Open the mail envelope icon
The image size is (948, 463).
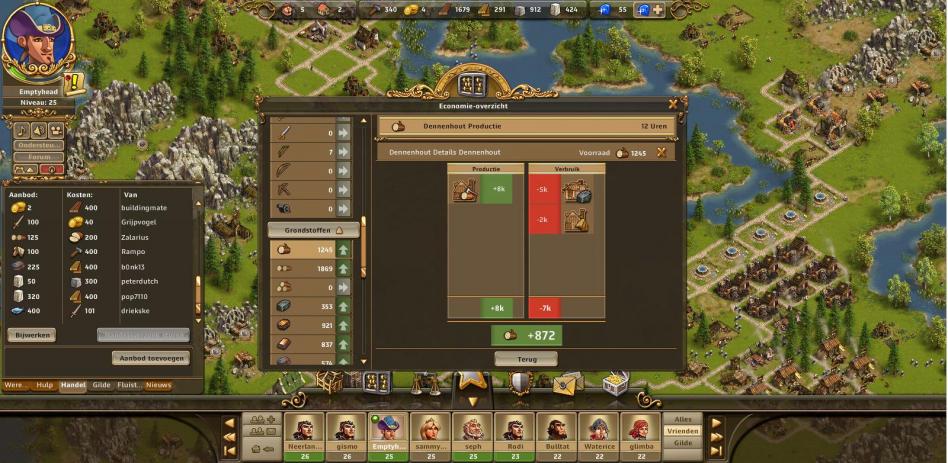click(x=567, y=383)
